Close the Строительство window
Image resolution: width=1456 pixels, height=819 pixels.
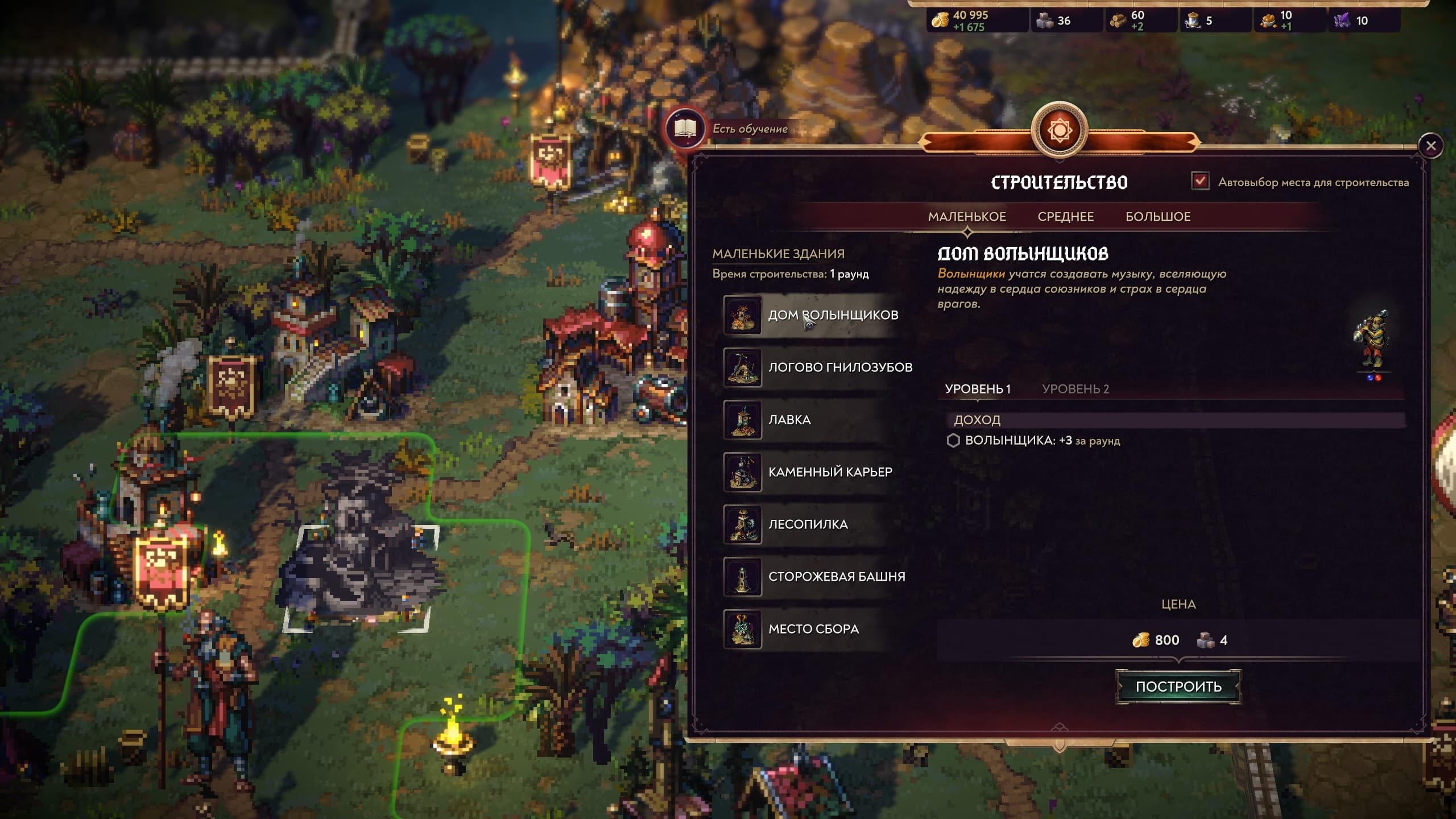pyautogui.click(x=1430, y=146)
